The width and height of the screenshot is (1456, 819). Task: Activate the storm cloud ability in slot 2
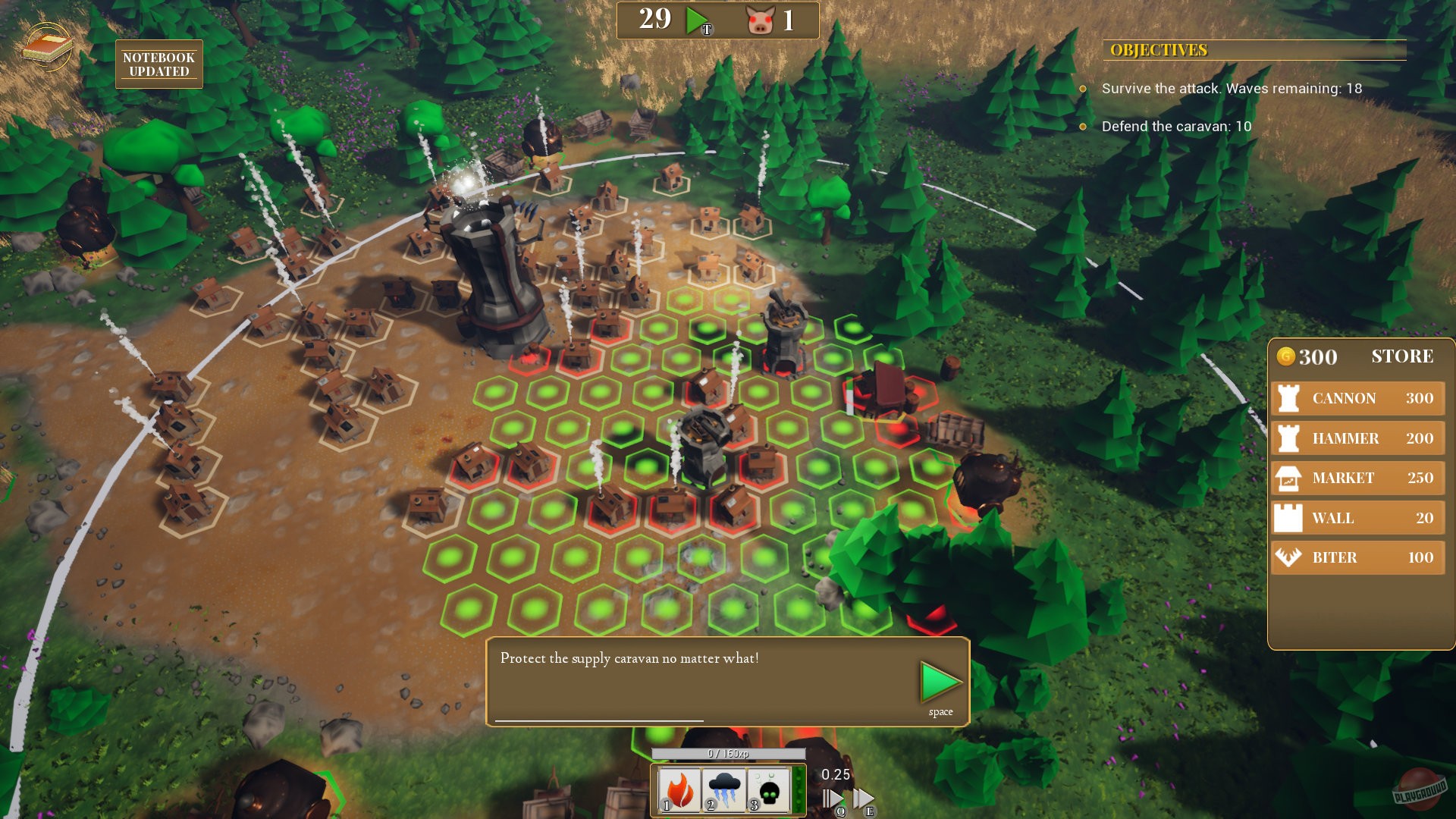point(723,789)
